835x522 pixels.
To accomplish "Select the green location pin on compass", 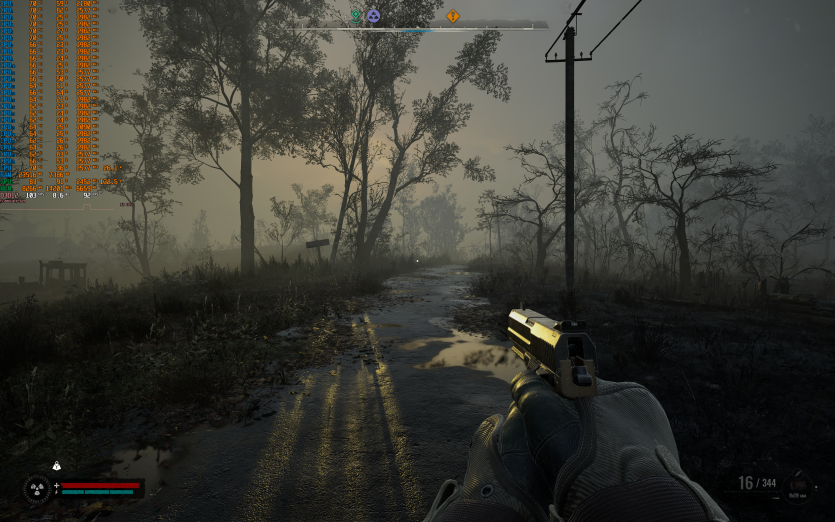I will [x=356, y=15].
